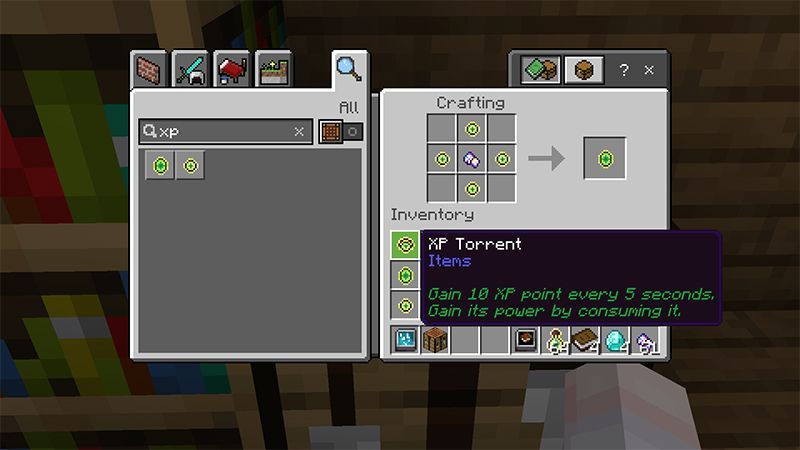Clear the search text with the X
The image size is (800, 450).
(x=299, y=131)
